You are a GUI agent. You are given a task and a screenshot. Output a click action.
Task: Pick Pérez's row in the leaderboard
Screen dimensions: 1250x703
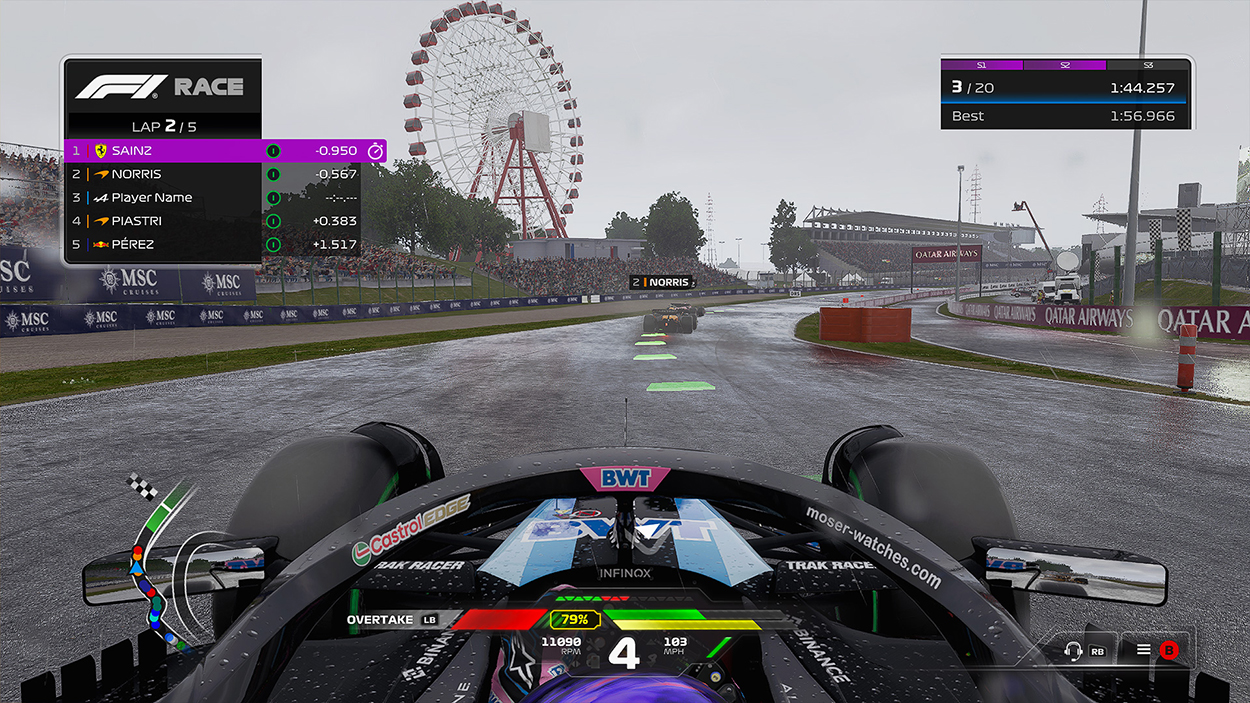tap(210, 245)
